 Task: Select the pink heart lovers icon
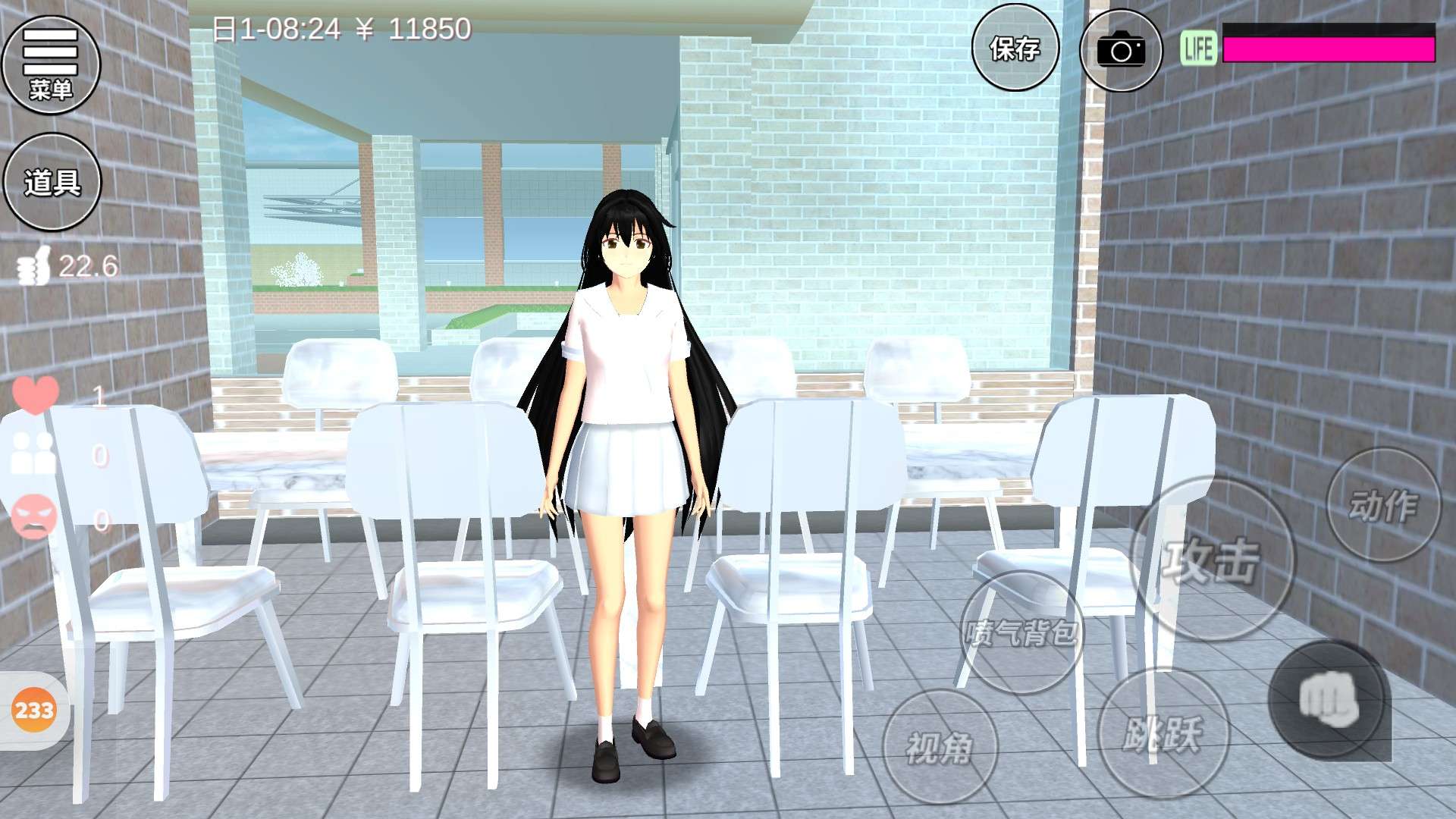coord(35,394)
